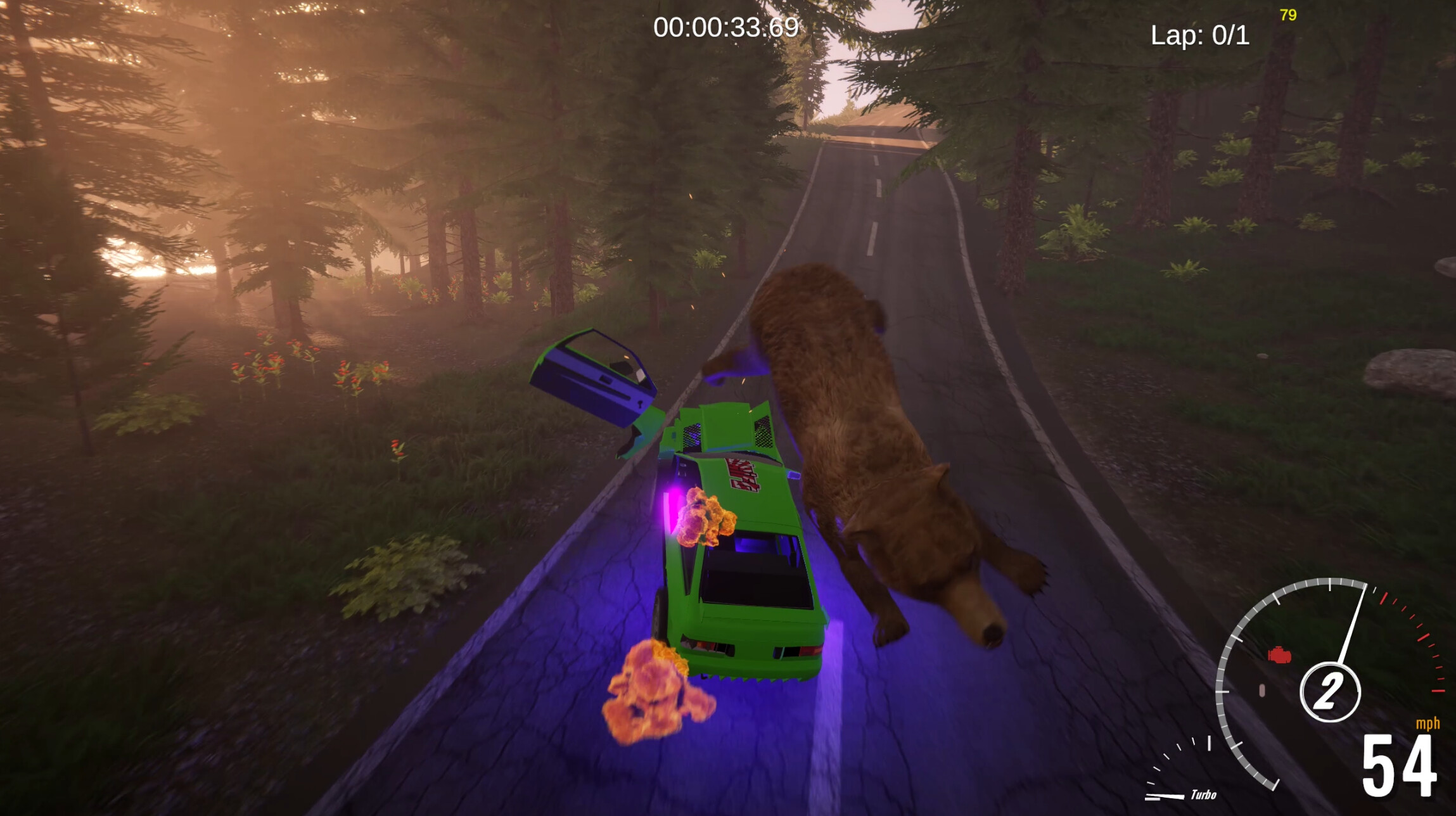Open the Lap display at top right

click(1199, 37)
